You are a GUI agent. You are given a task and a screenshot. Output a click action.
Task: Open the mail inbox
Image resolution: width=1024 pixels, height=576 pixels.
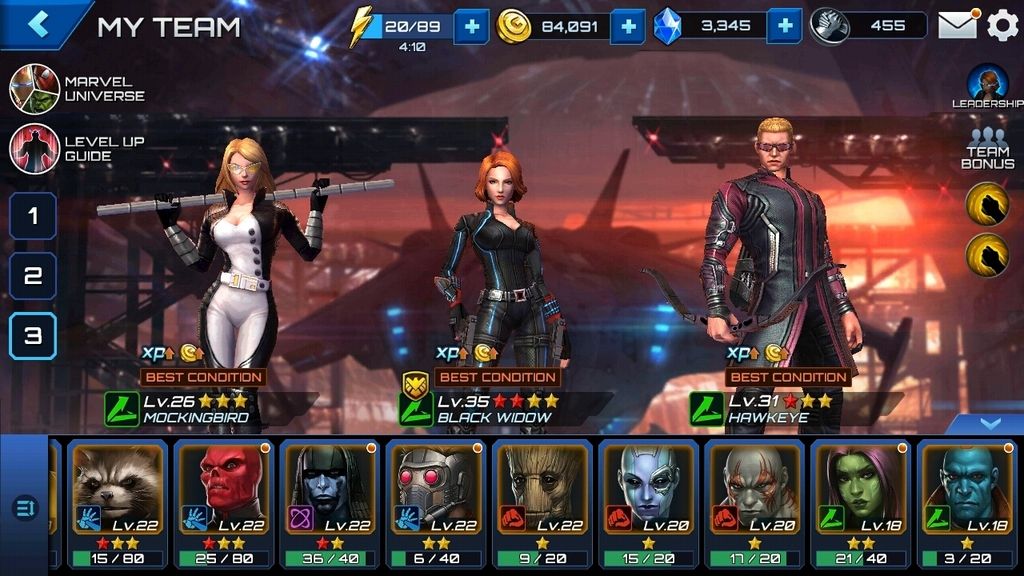click(x=957, y=25)
